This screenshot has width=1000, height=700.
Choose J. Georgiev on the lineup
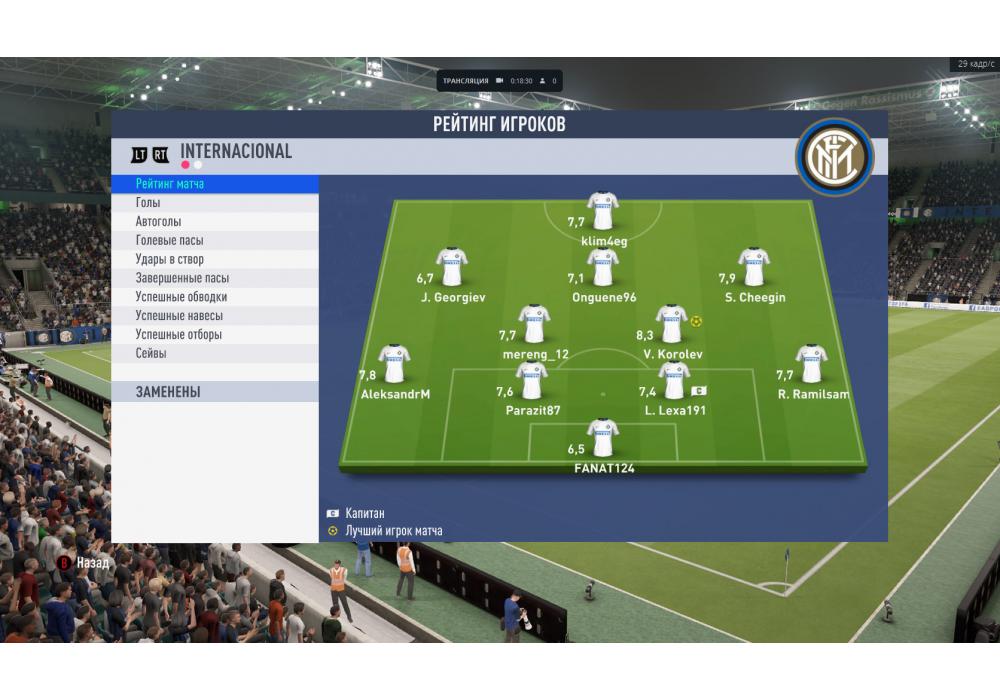point(452,268)
